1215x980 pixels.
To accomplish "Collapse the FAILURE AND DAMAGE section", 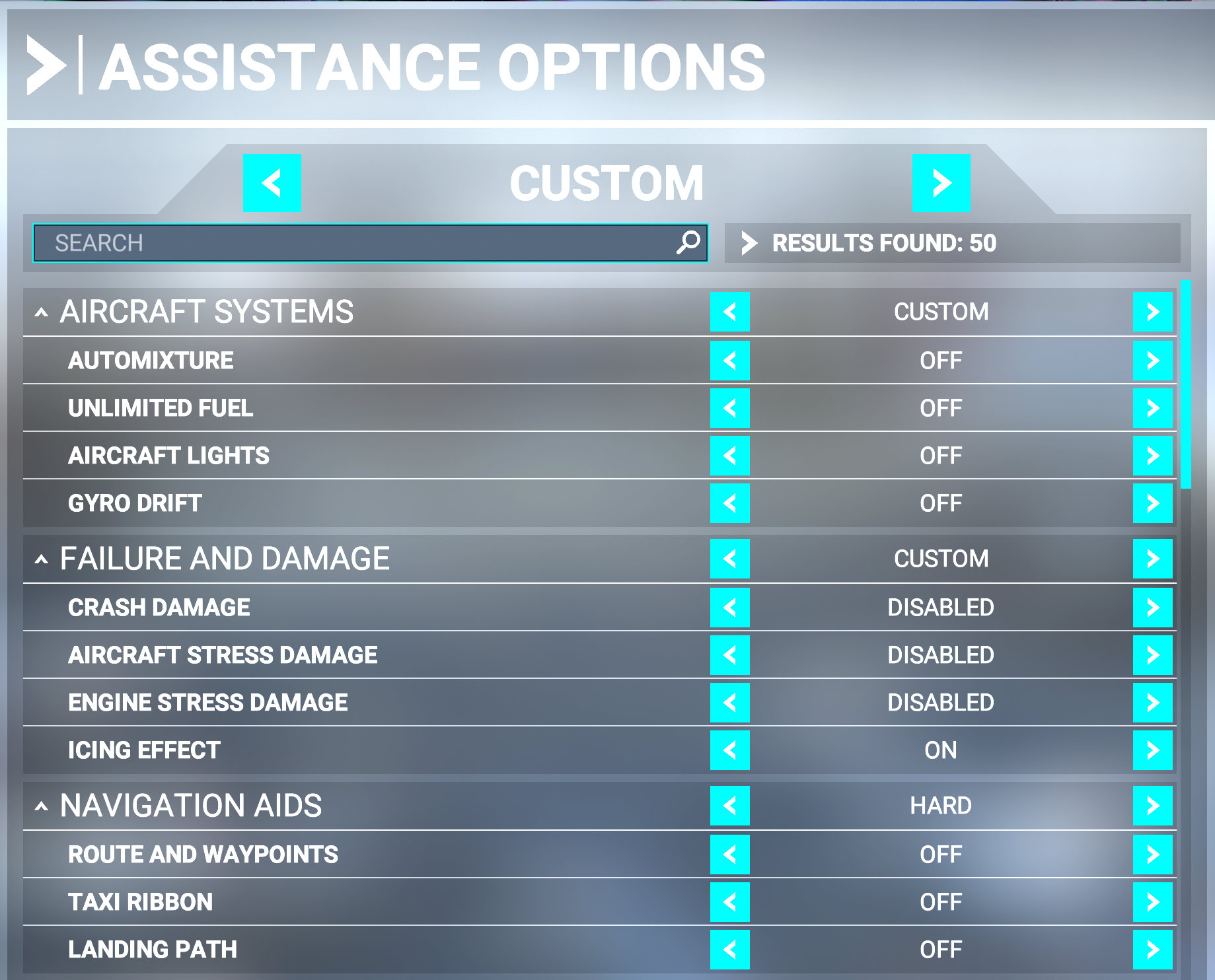I will coord(42,559).
